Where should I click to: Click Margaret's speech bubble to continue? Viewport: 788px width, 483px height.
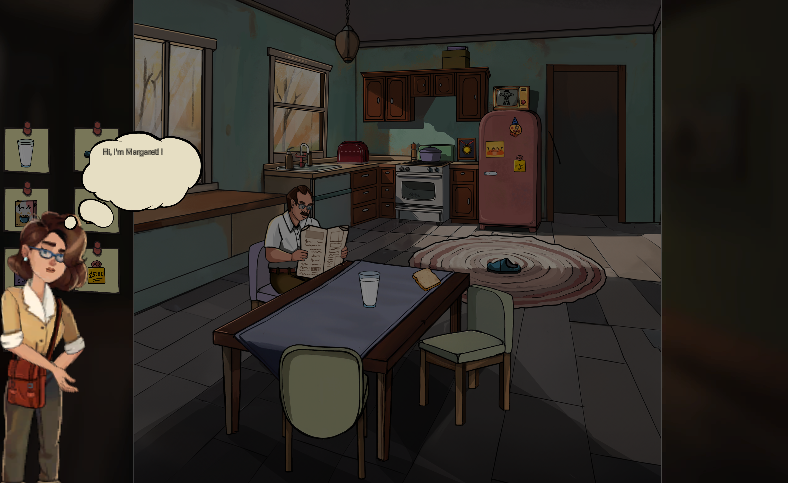coord(141,168)
